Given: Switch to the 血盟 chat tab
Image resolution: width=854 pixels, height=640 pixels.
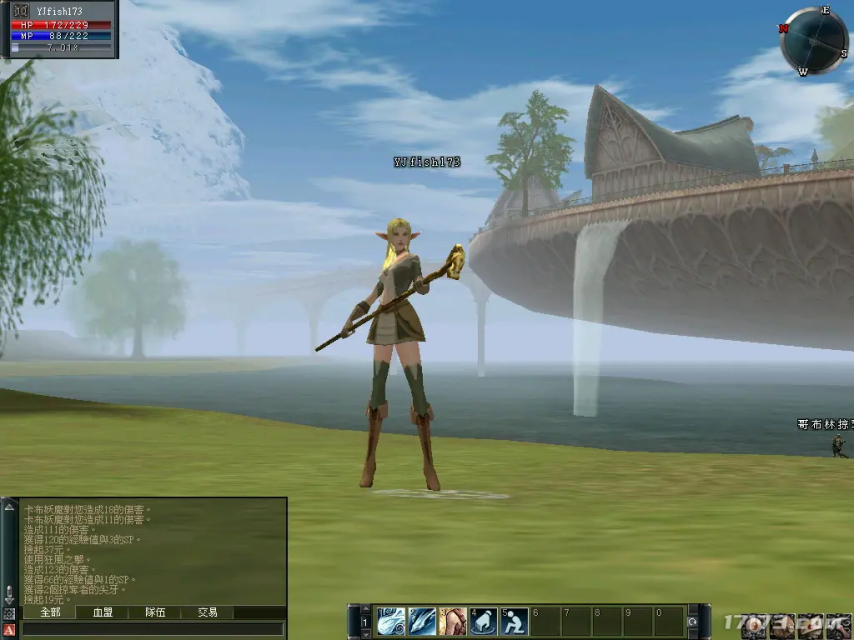Looking at the screenshot, I should point(103,612).
